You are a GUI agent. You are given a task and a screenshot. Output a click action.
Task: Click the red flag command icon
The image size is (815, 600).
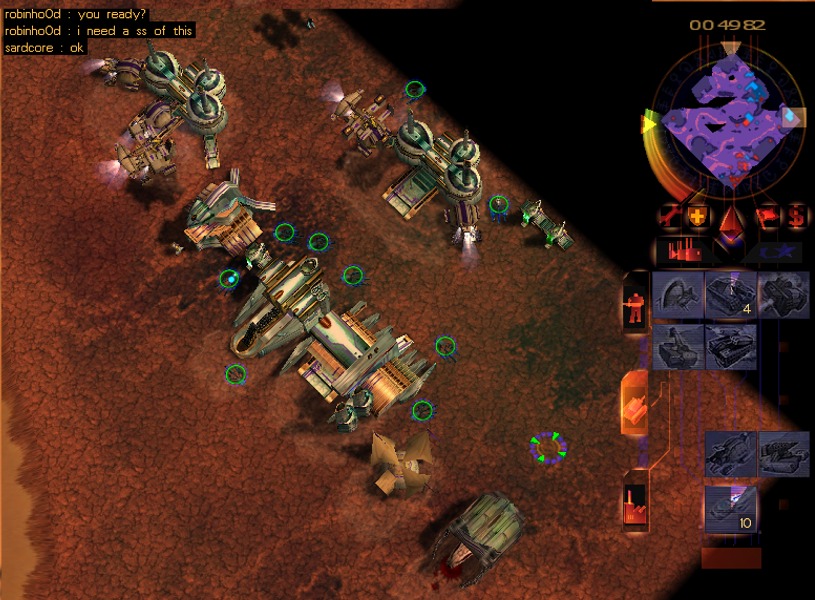768,216
